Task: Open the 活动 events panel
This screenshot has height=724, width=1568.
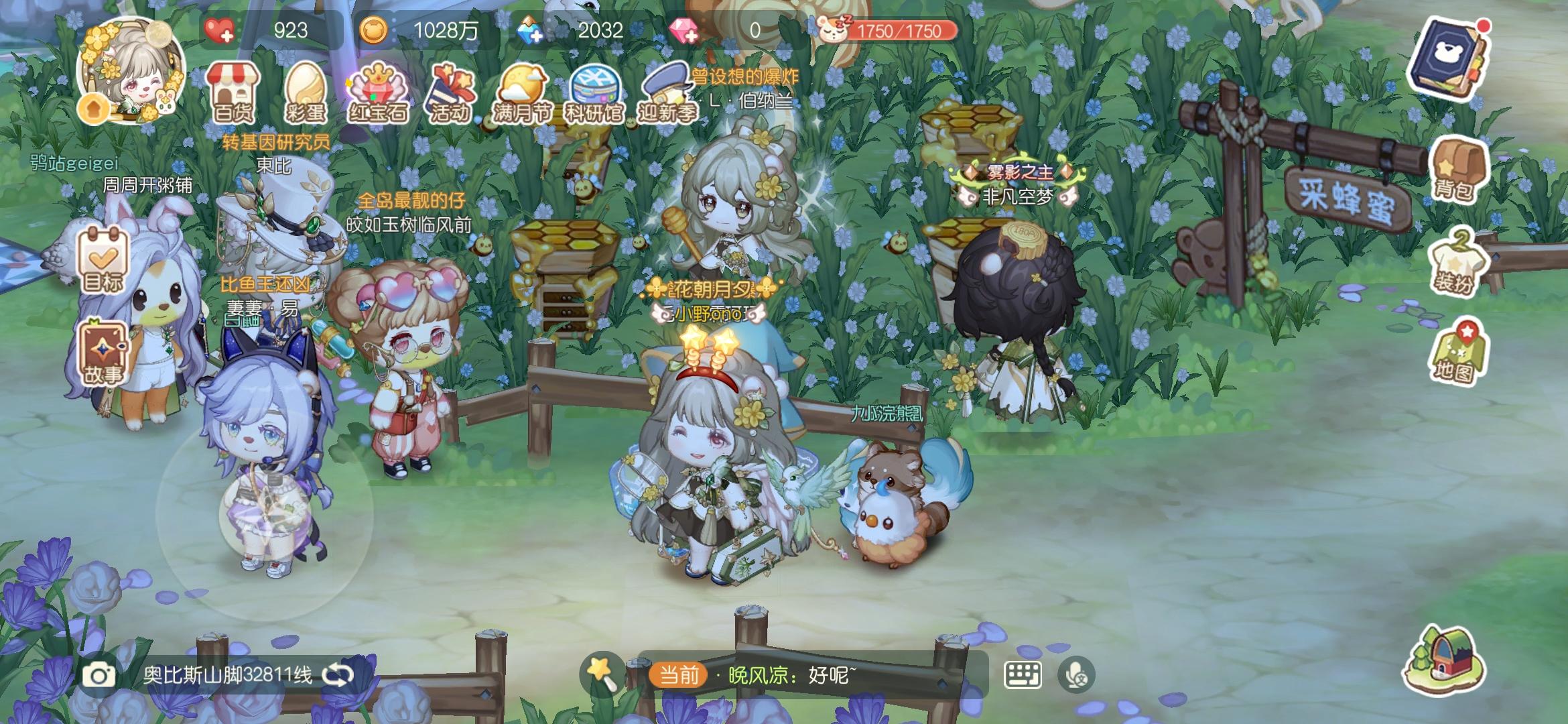Action: (452, 94)
